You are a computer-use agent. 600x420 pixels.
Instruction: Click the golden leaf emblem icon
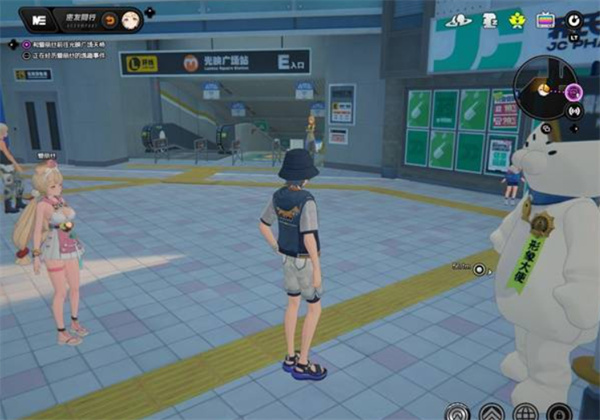(x=517, y=20)
